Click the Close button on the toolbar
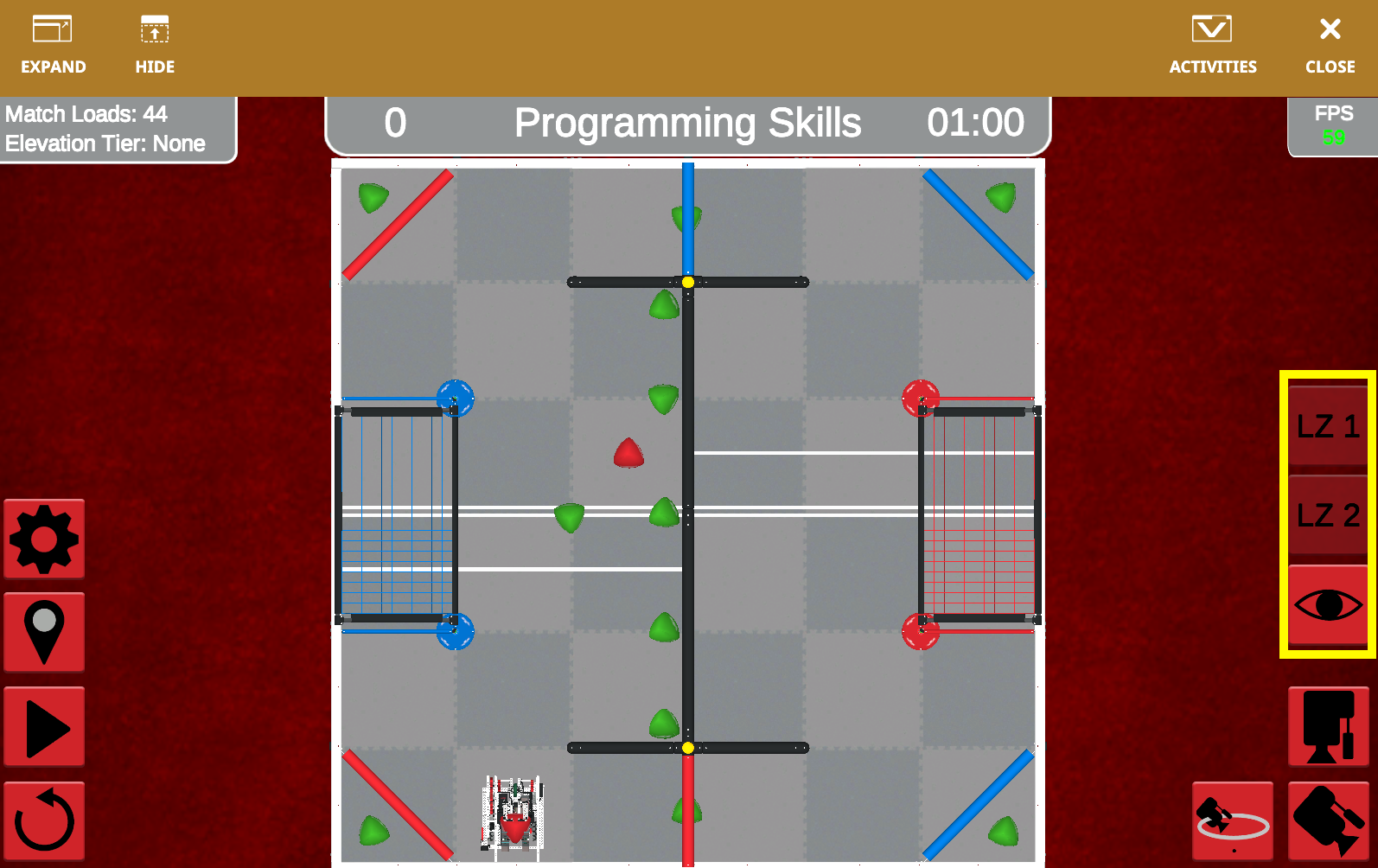Screen dimensions: 1378x868 [1329, 43]
